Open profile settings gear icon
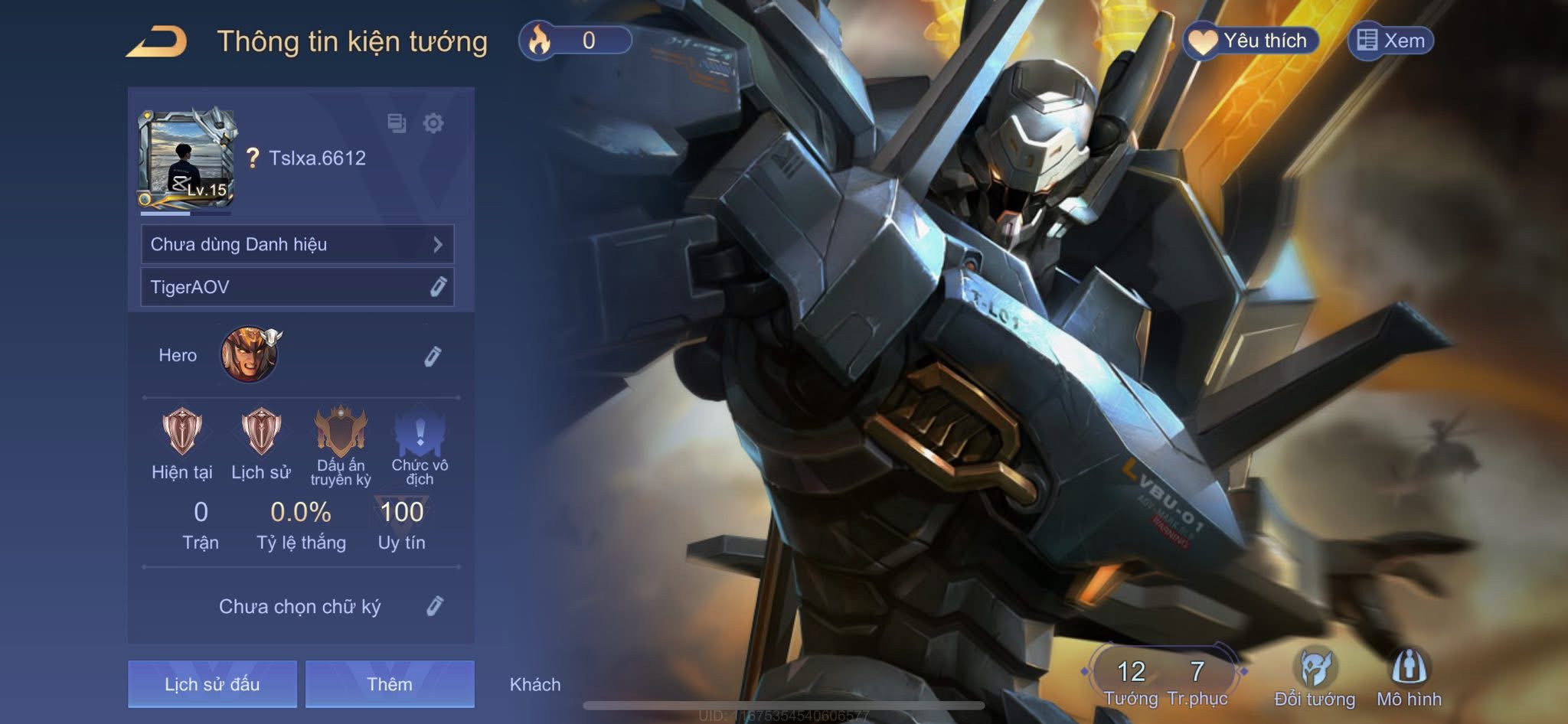The width and height of the screenshot is (1568, 724). 433,123
